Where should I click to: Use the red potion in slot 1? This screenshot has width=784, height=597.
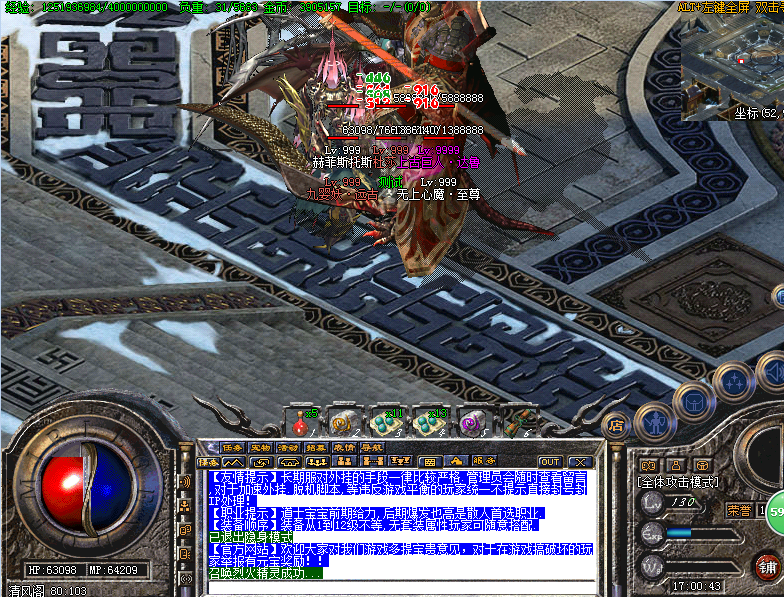click(x=299, y=421)
